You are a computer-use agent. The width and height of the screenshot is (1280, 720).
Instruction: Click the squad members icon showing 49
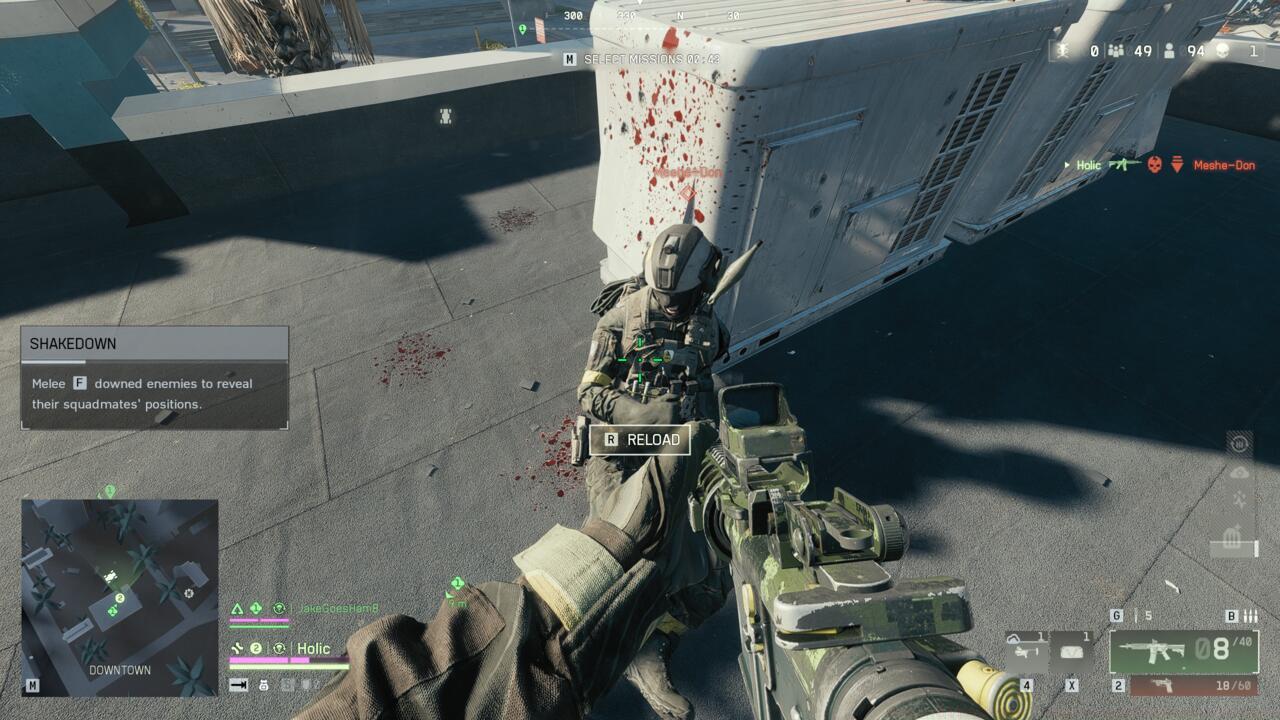pos(1116,51)
